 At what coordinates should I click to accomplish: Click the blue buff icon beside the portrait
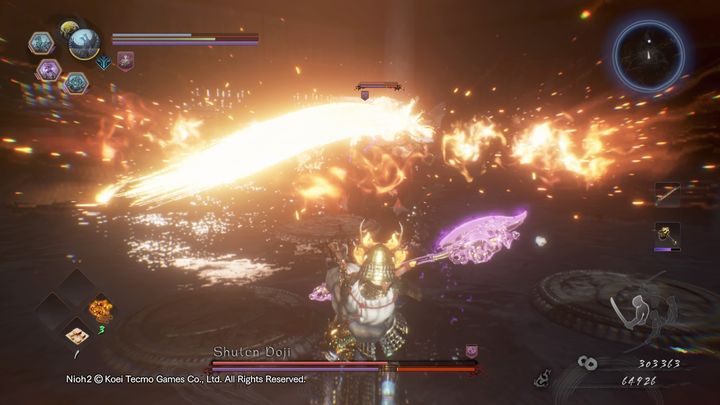[x=104, y=62]
